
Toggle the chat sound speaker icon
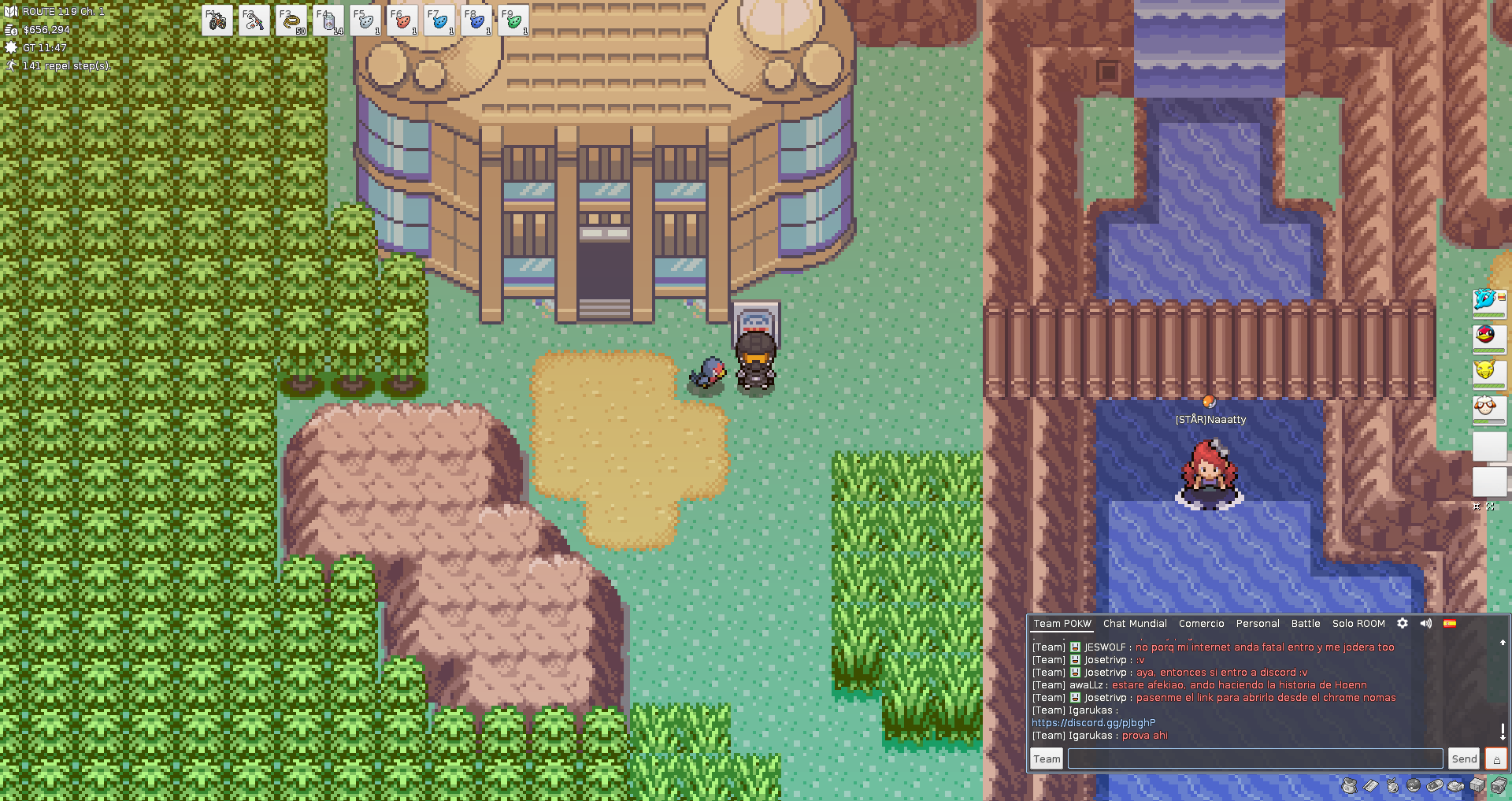(x=1426, y=623)
